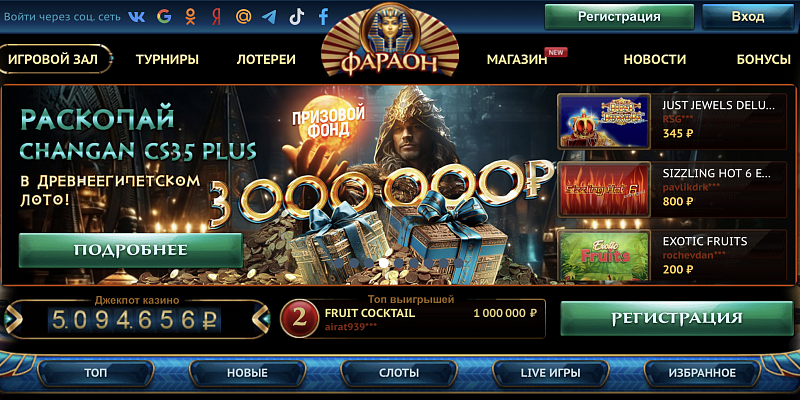Open the Вход login button
This screenshot has height=400, width=800.
coord(747,17)
